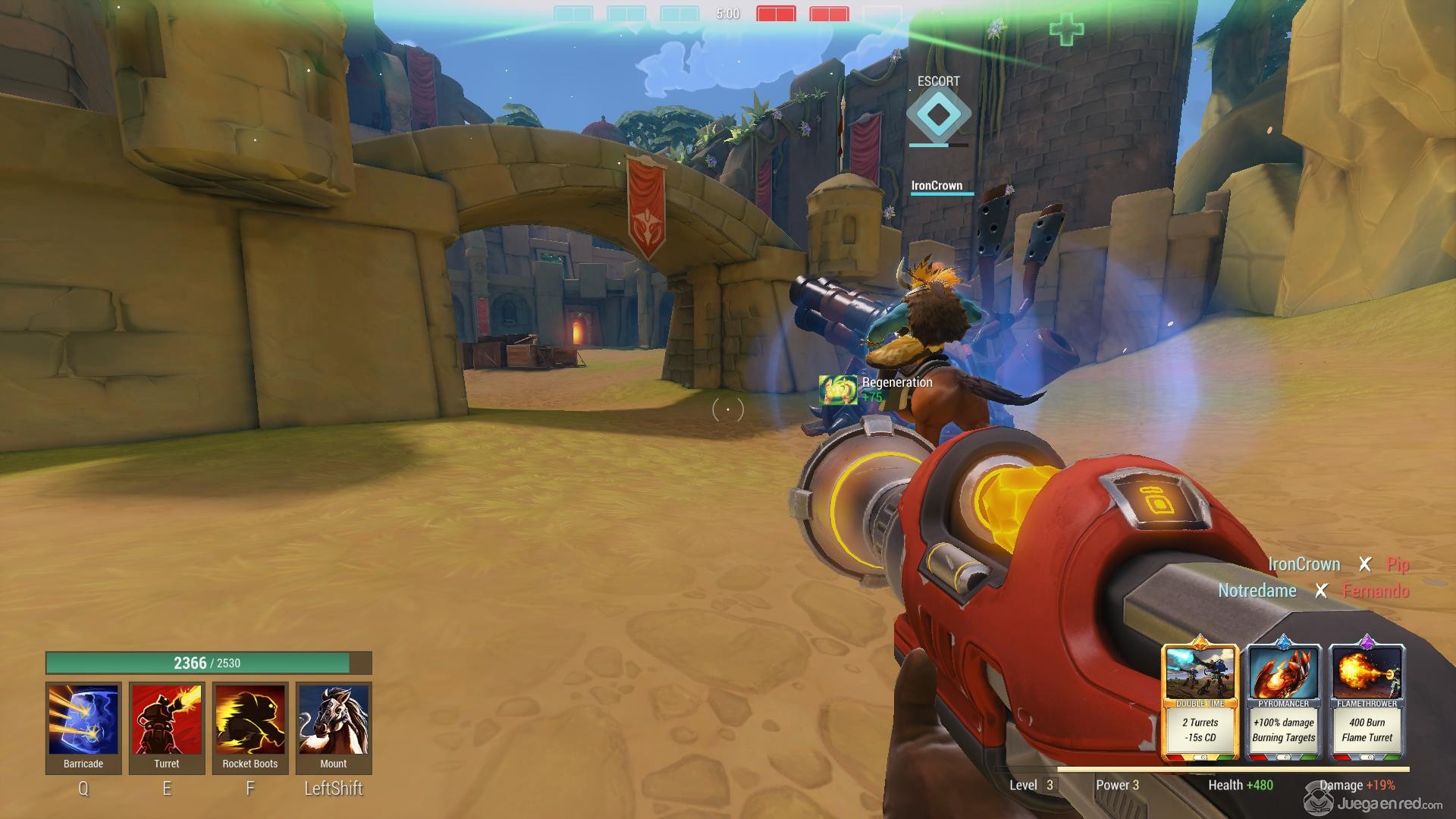The width and height of the screenshot is (1456, 819).
Task: Activate the Barricade ability icon
Action: click(83, 720)
